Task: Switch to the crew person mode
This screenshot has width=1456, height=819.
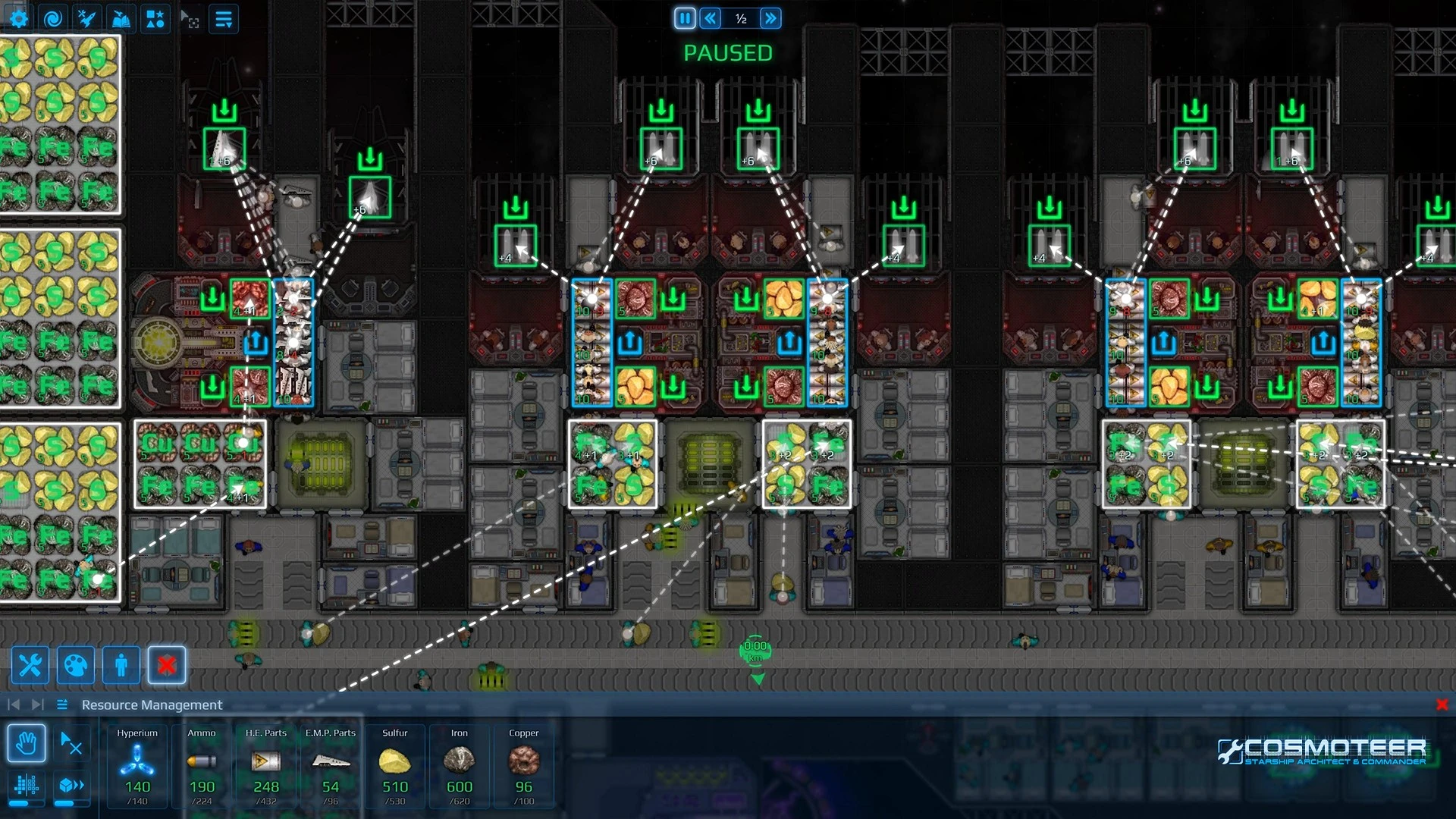Action: tap(121, 666)
